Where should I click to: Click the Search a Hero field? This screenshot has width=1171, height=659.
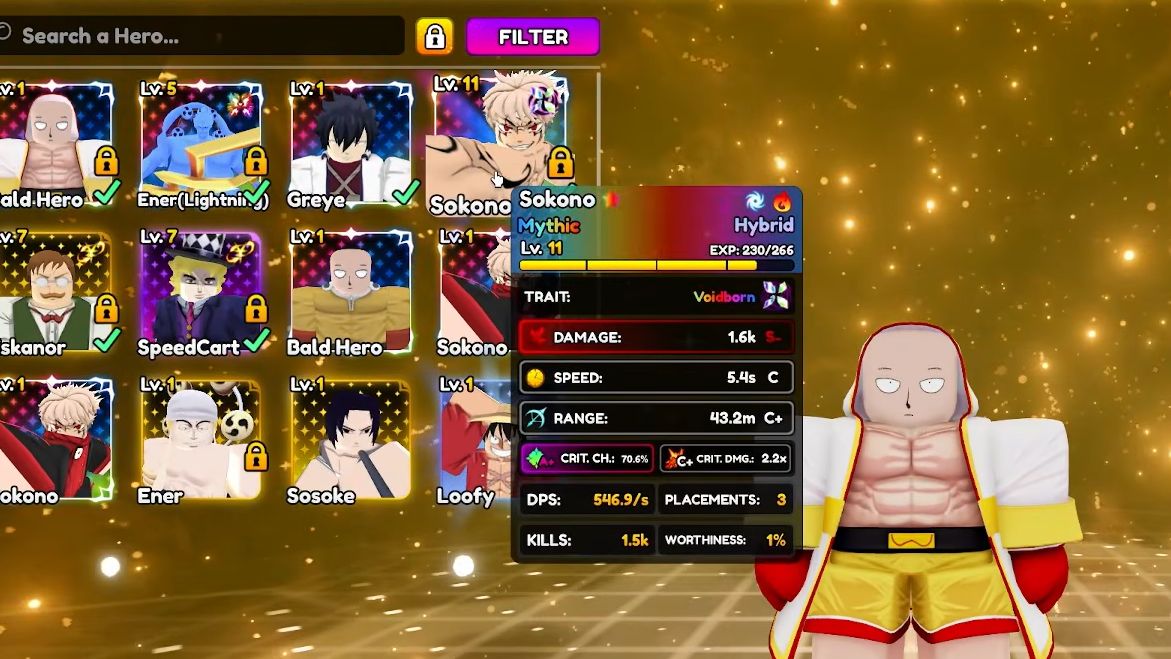tap(200, 37)
